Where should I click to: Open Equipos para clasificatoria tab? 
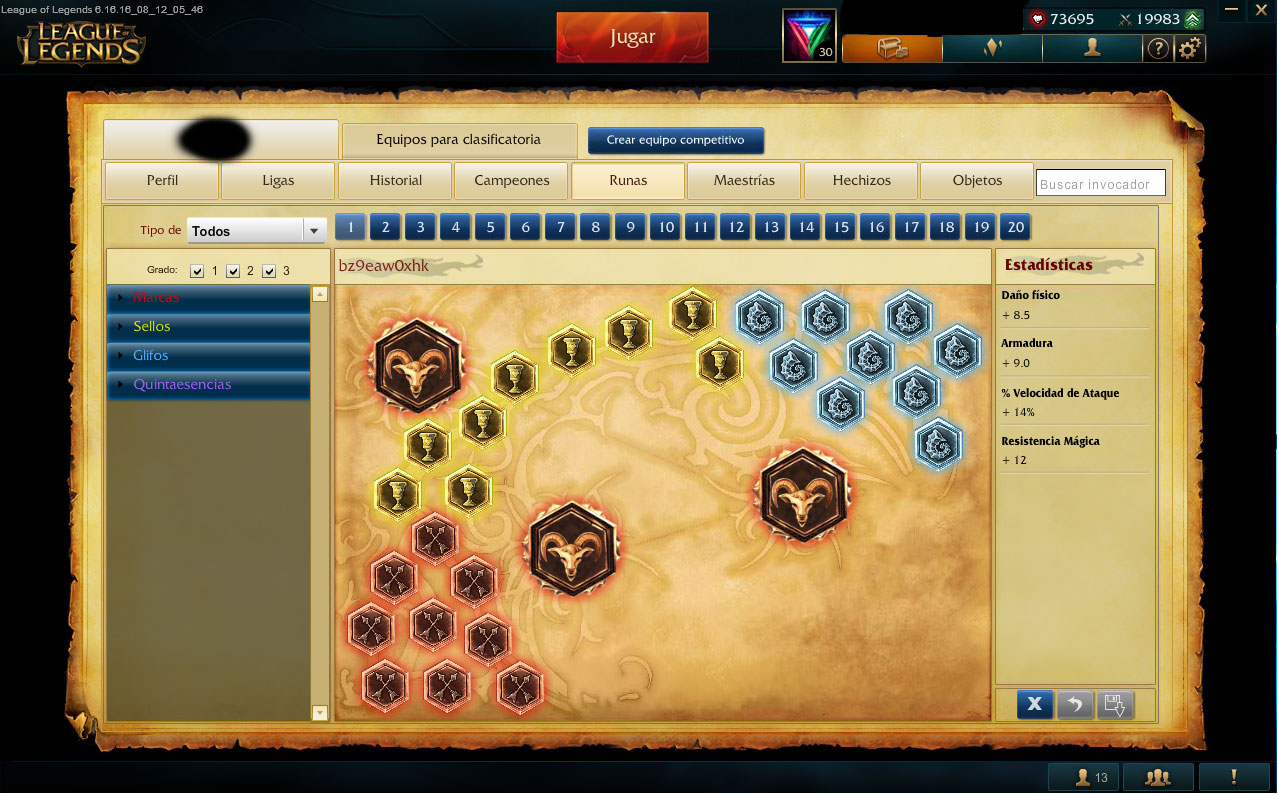(459, 140)
